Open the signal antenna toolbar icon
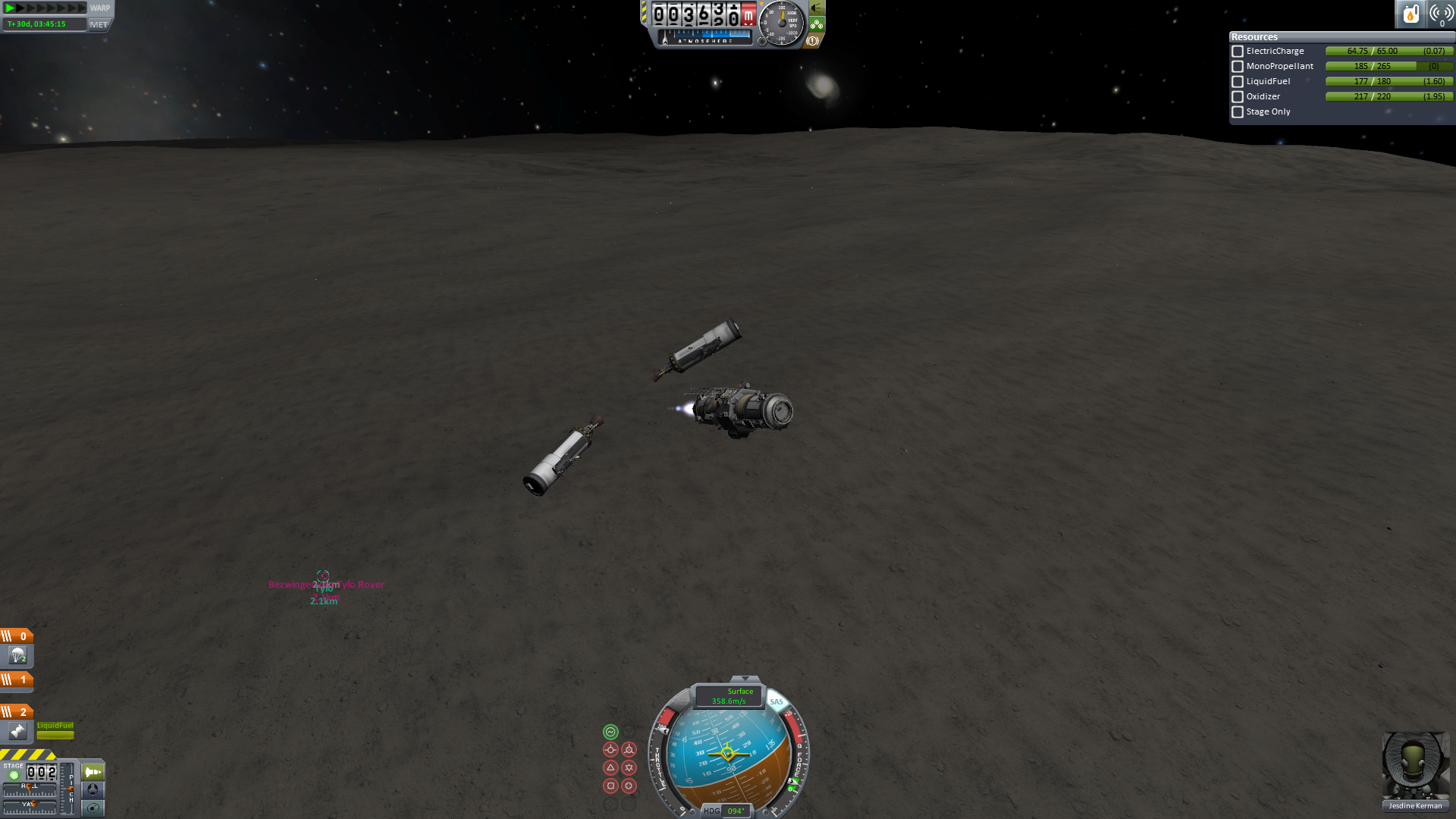Screen dimensions: 1456x819 (x=1441, y=14)
